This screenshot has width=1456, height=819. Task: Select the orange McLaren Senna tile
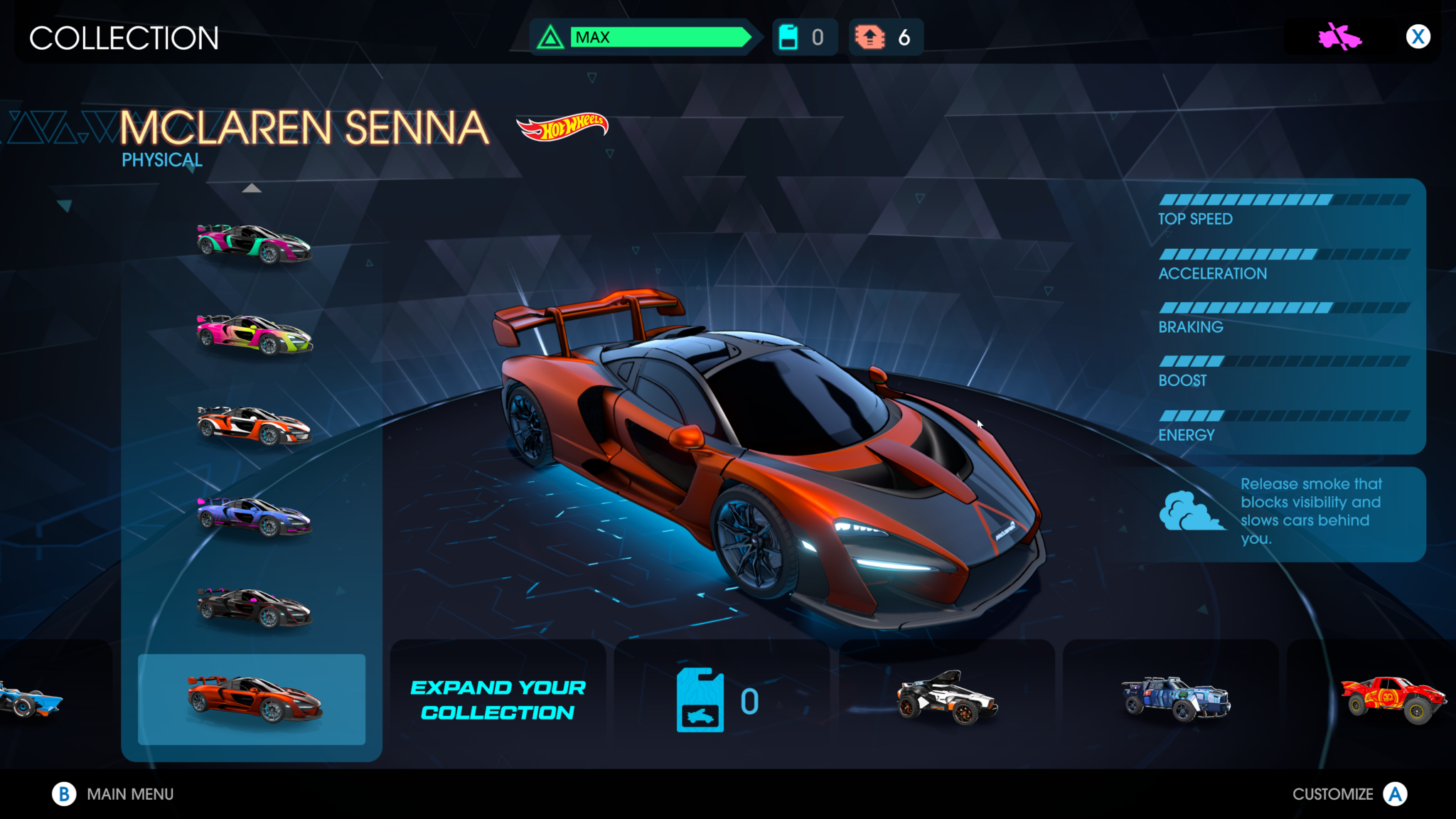coord(252,700)
